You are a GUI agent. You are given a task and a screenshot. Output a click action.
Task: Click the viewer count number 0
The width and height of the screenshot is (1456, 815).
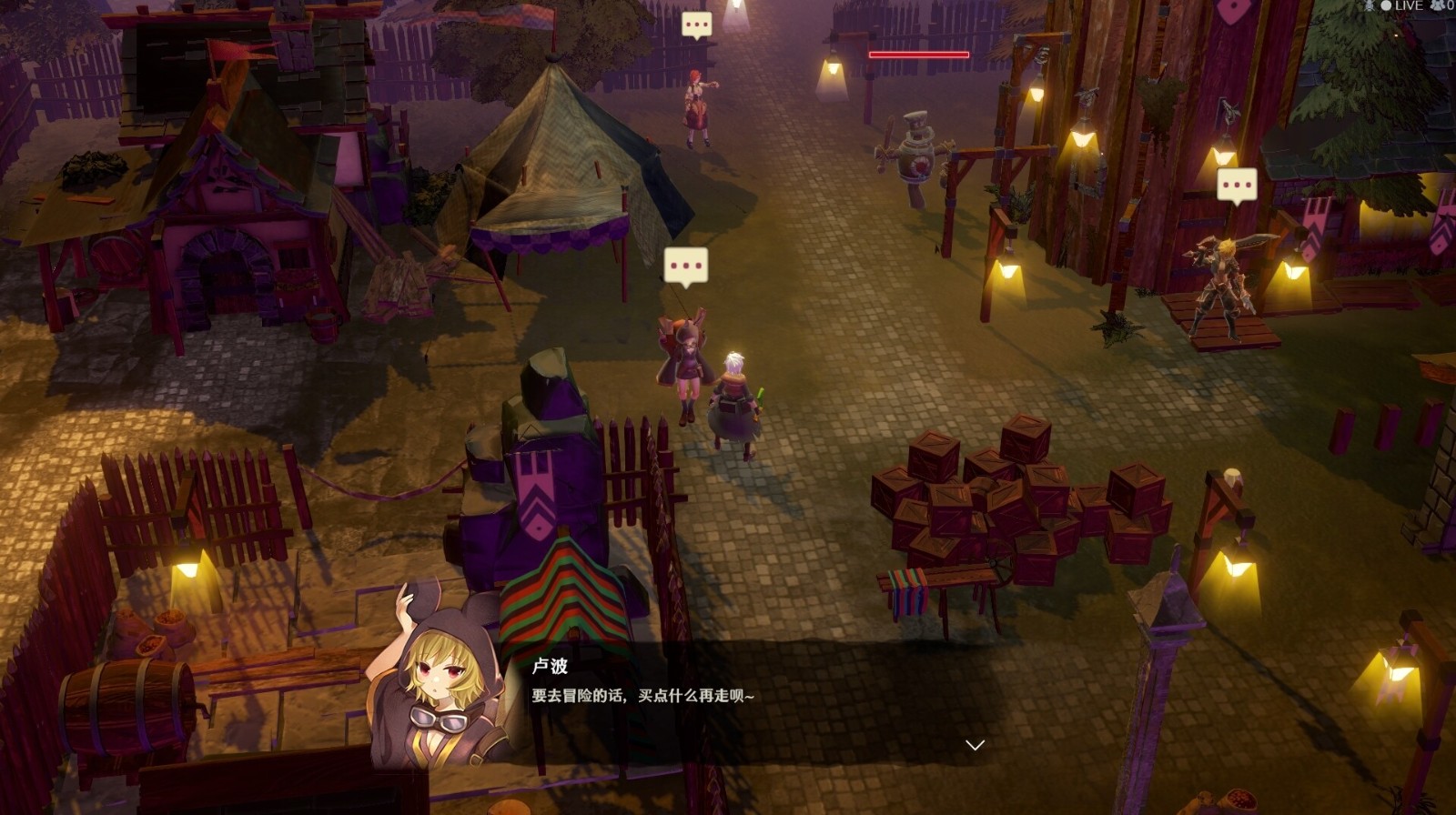tap(1451, 5)
